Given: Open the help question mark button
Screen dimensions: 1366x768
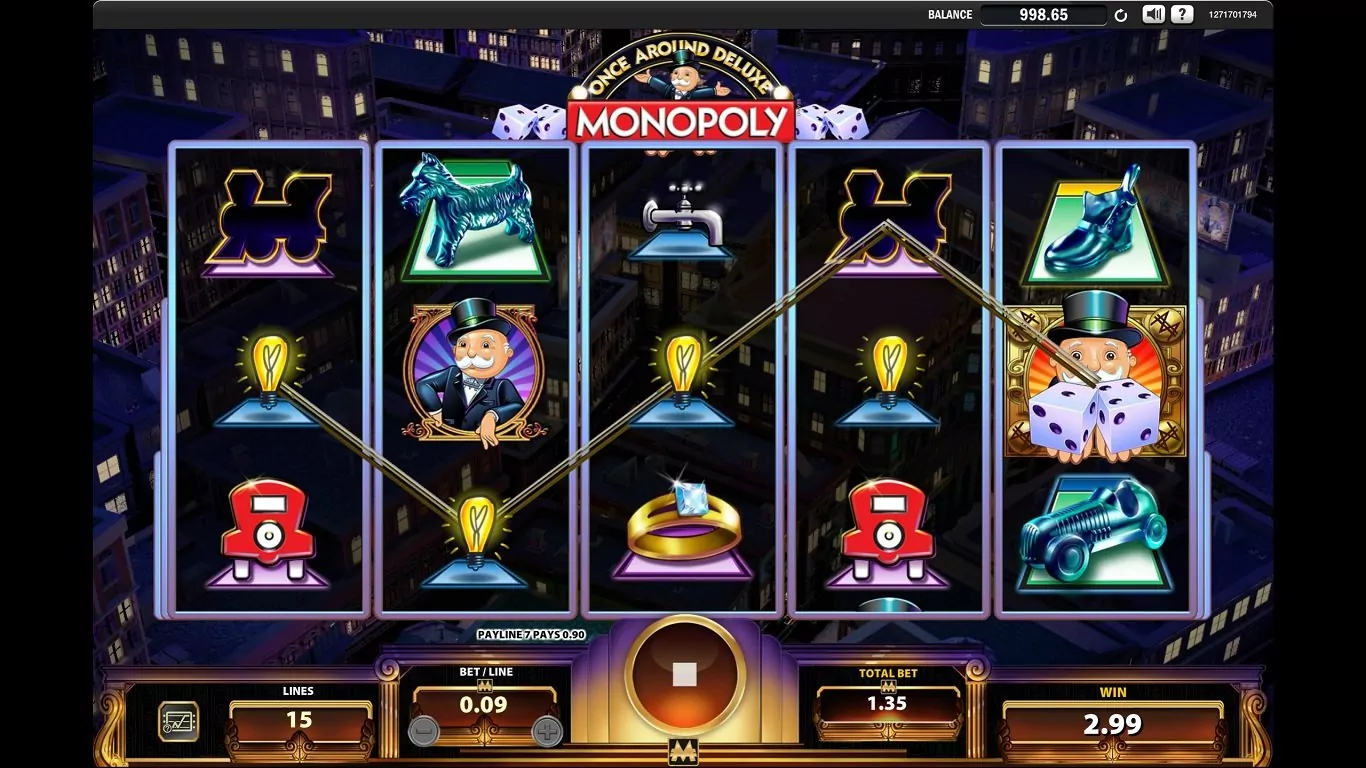Looking at the screenshot, I should coord(1183,14).
